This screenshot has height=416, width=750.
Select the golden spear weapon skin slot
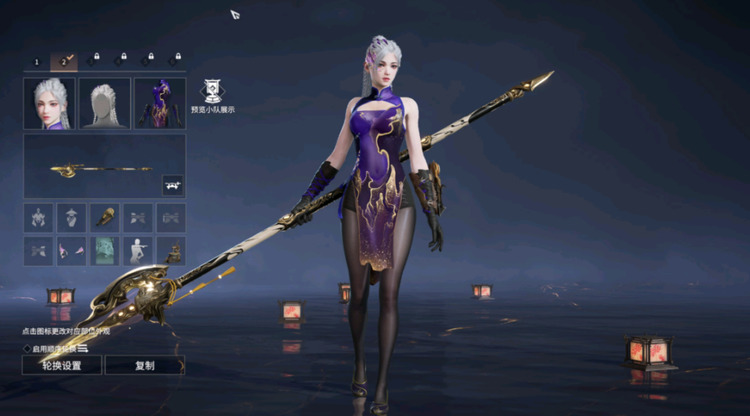click(104, 167)
